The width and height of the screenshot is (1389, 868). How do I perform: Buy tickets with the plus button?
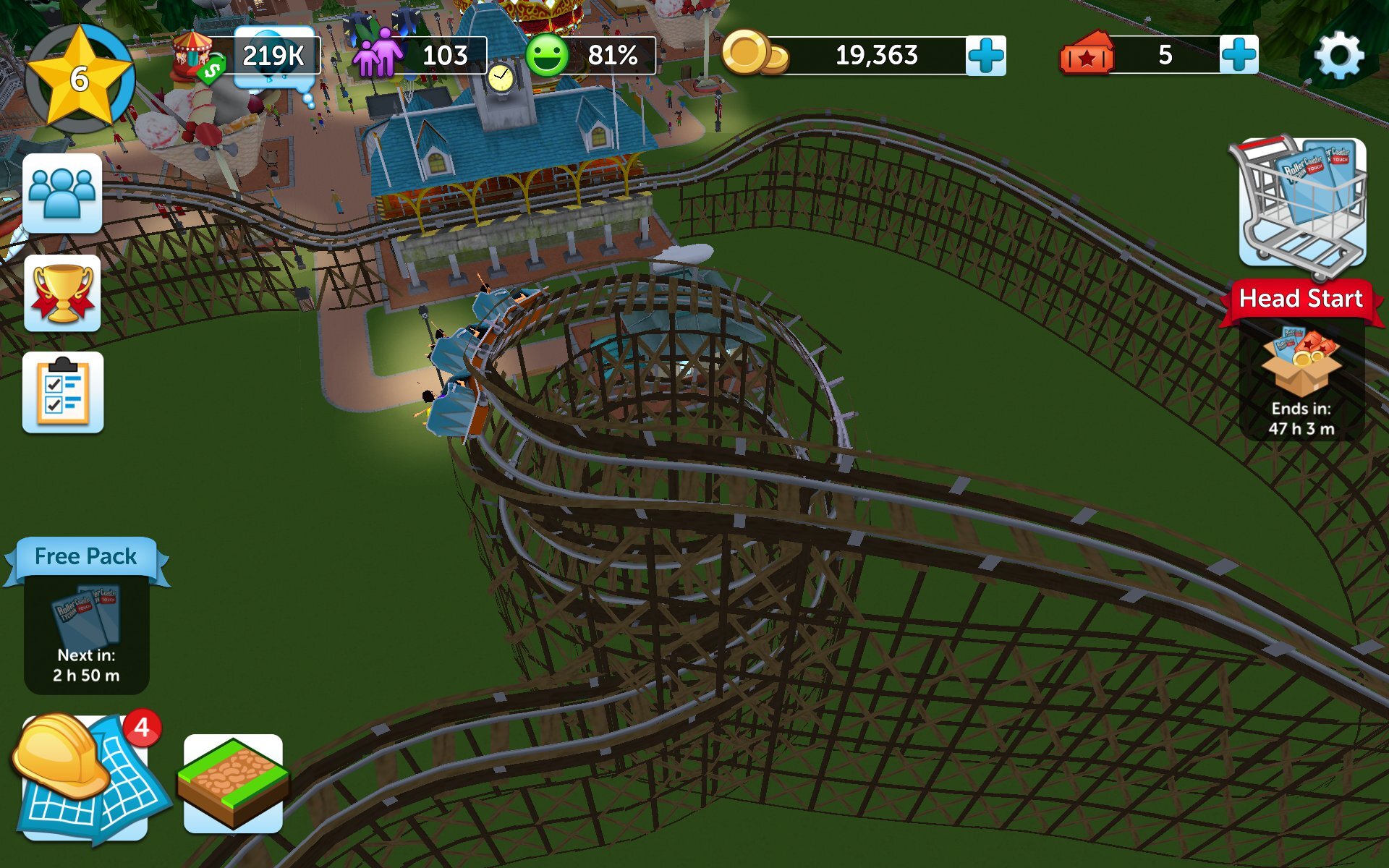[1241, 54]
